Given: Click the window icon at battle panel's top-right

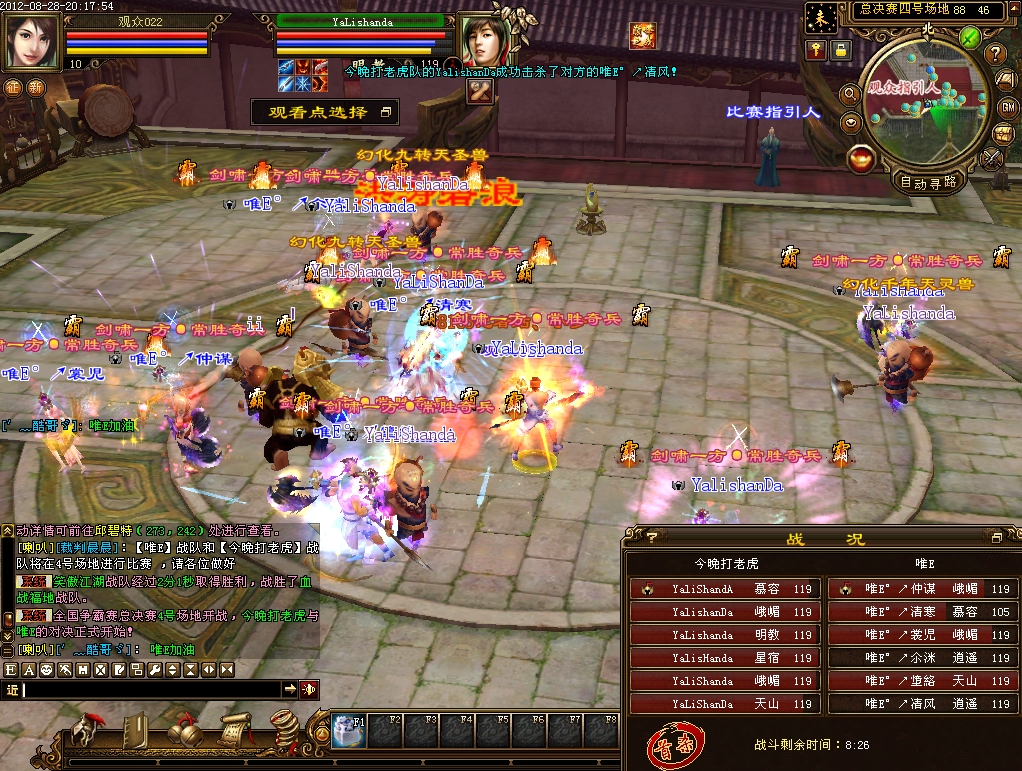Looking at the screenshot, I should click(x=995, y=538).
